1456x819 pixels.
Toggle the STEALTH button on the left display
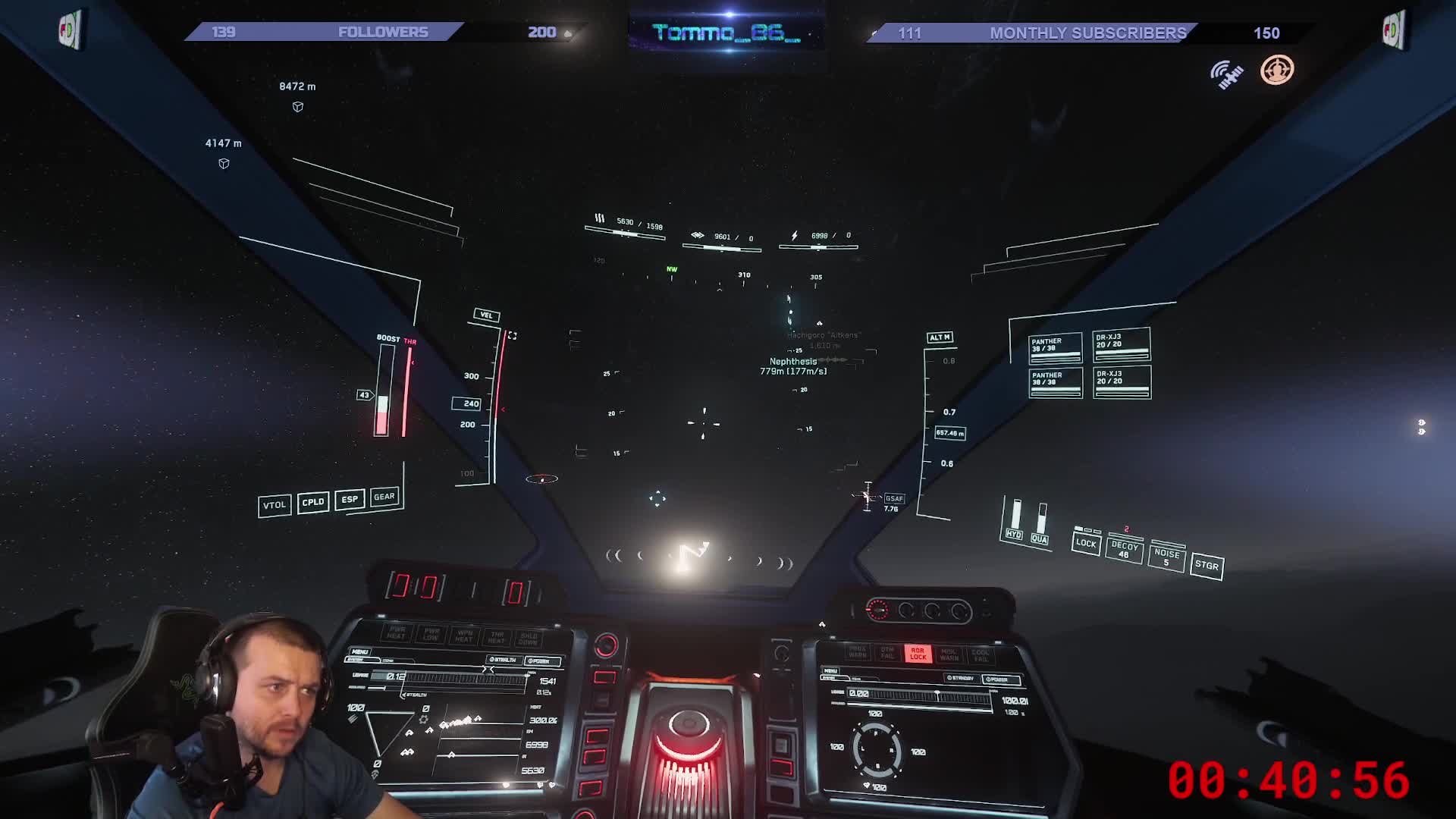coord(503,660)
